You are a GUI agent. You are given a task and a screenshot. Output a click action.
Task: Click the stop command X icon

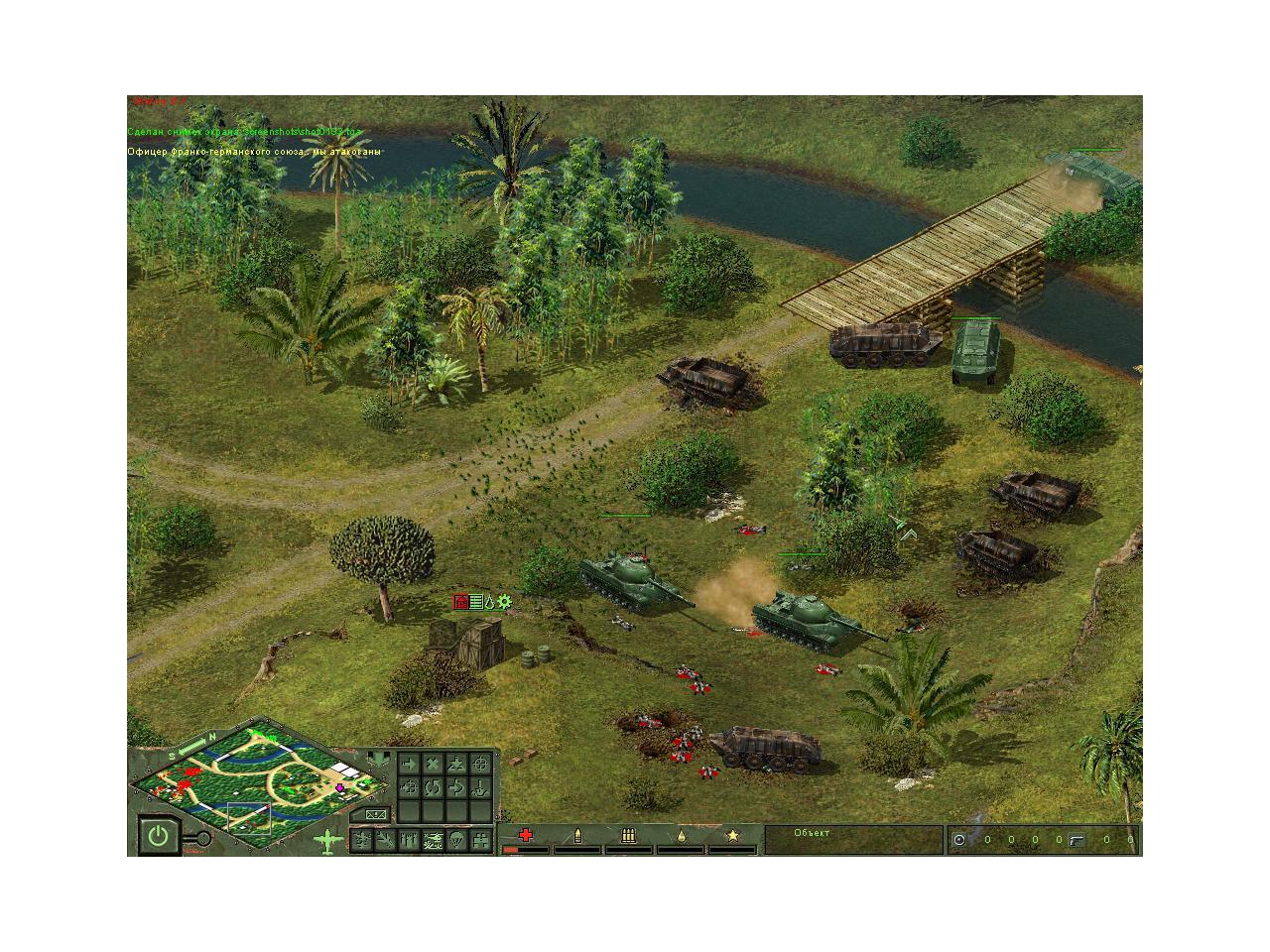[433, 763]
